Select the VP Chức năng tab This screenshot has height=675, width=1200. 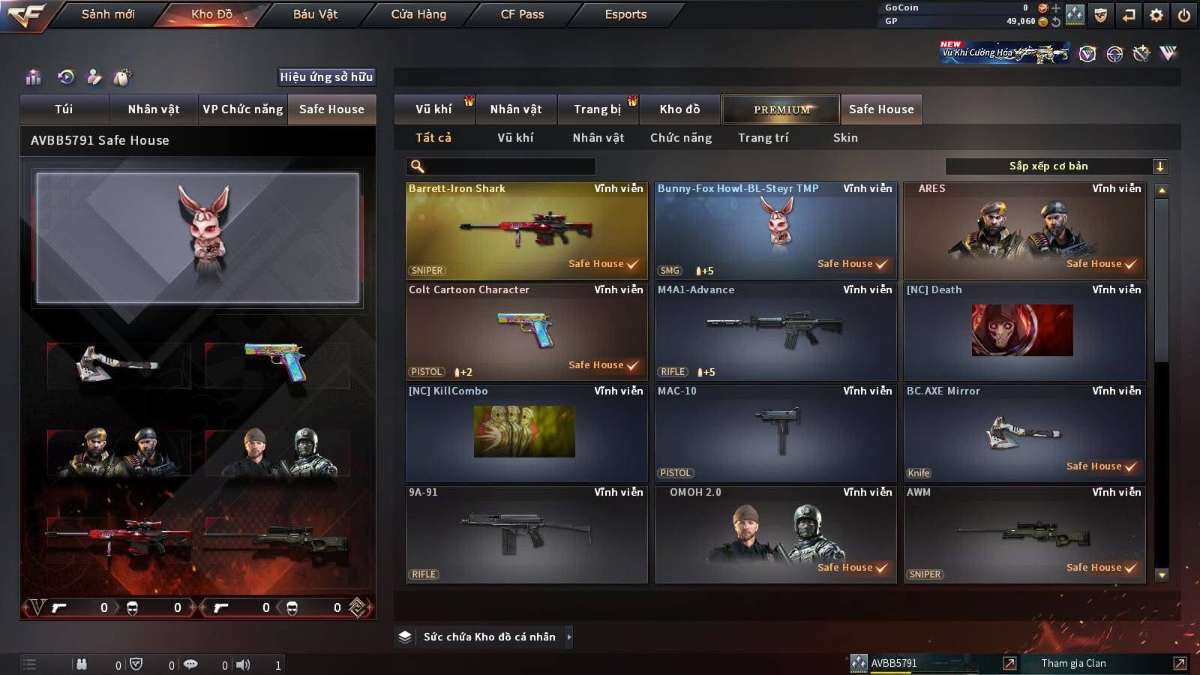[x=242, y=109]
